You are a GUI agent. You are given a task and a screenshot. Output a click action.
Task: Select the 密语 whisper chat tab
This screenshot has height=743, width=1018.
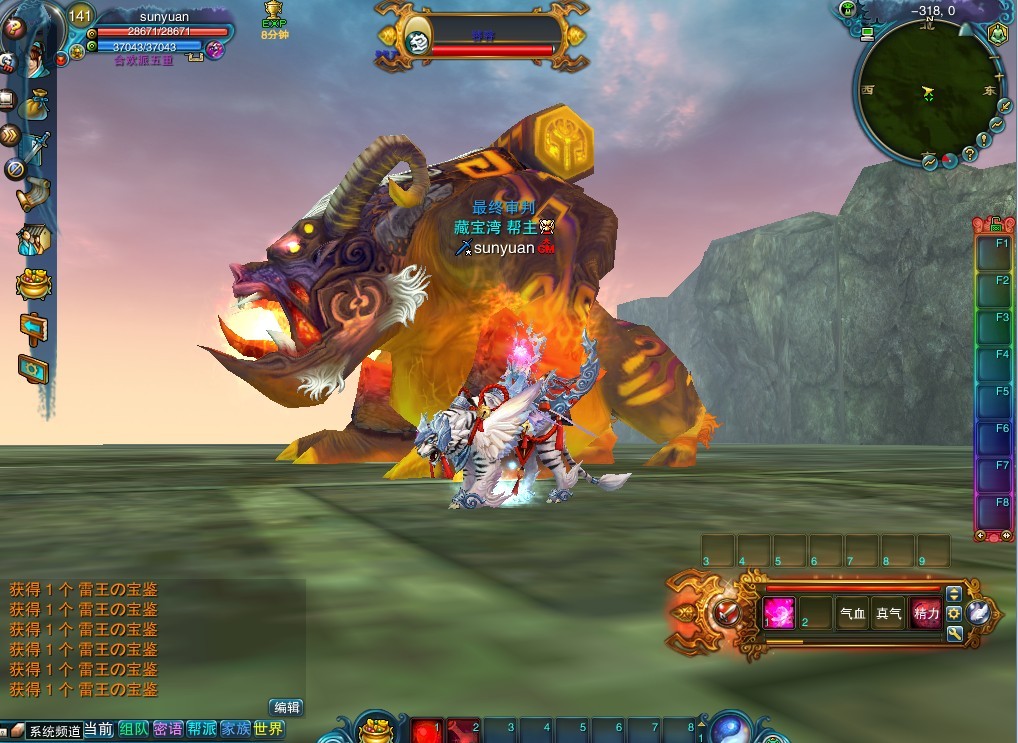(167, 729)
